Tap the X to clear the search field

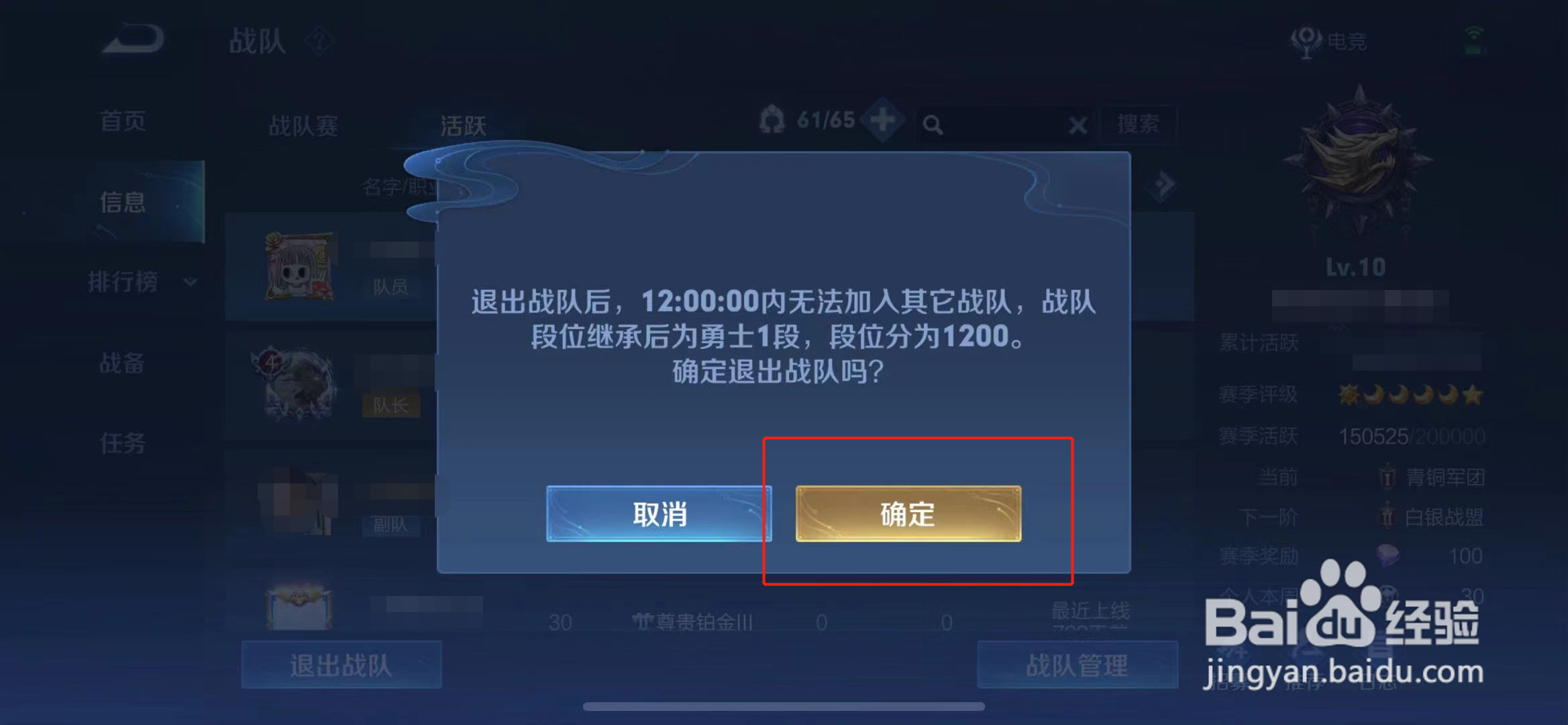click(1077, 125)
